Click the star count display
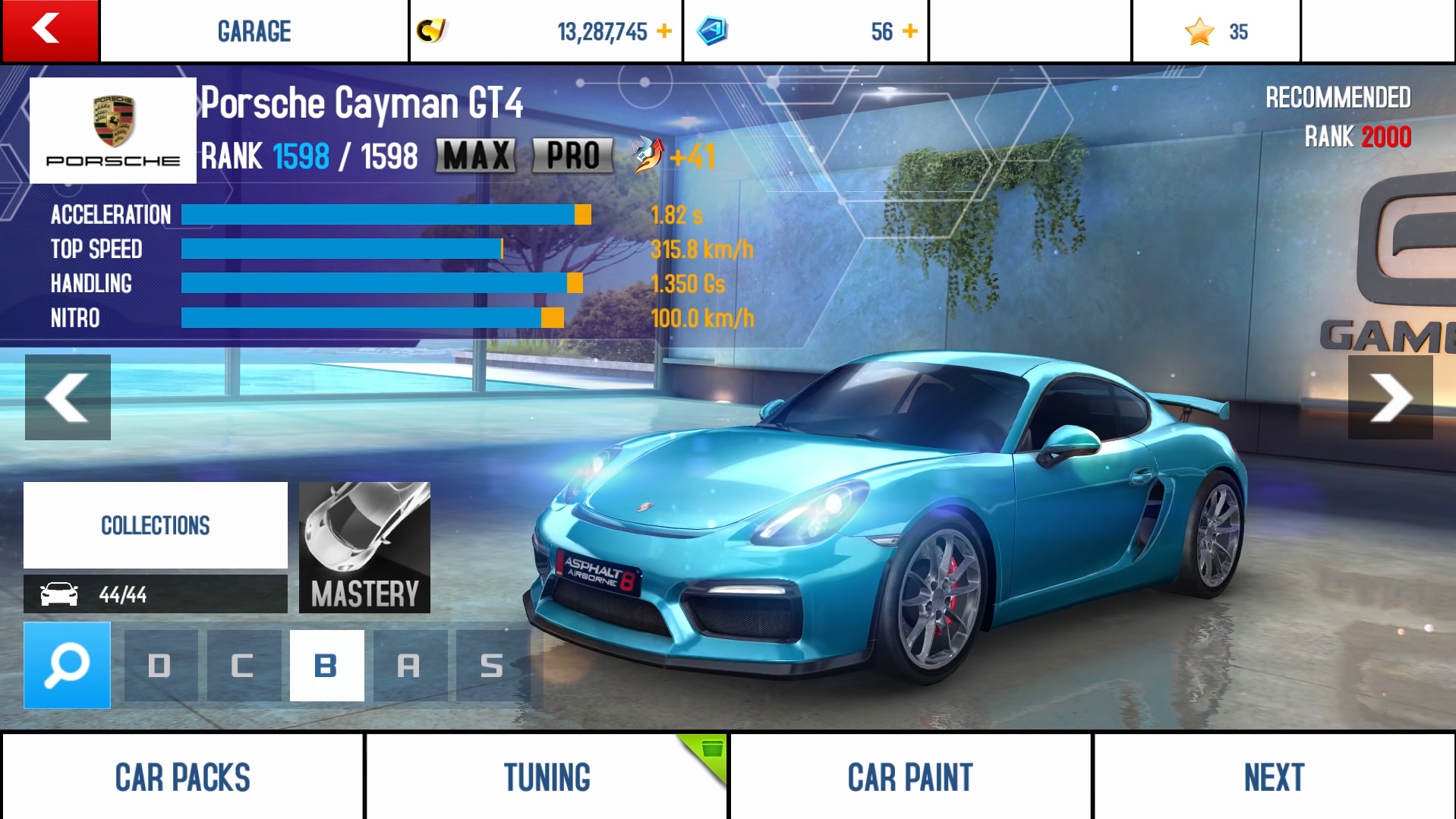1456x819 pixels. click(x=1216, y=32)
